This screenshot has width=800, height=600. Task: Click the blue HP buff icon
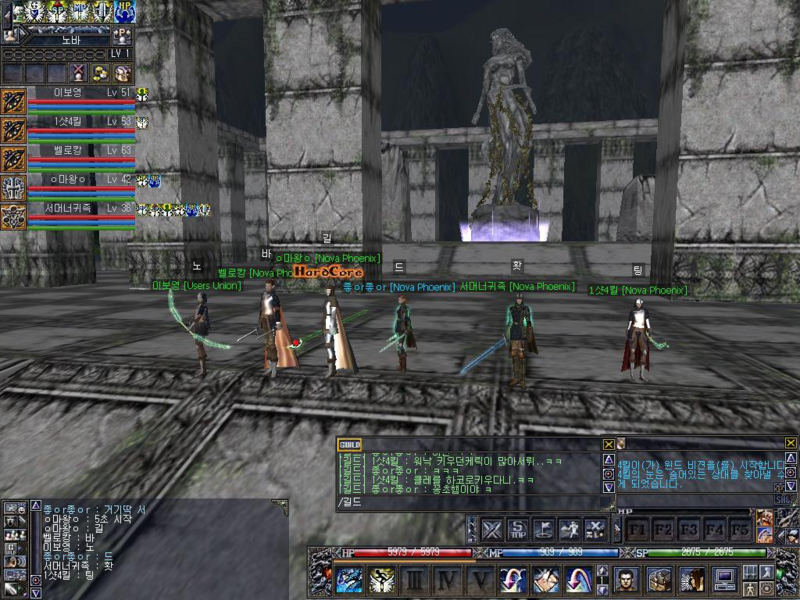point(124,12)
